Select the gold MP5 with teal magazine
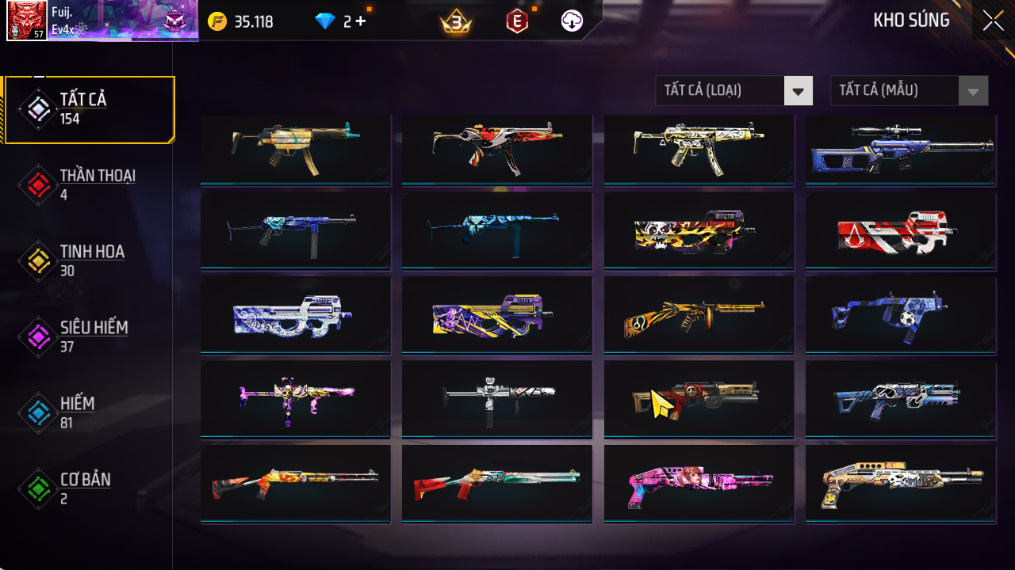The width and height of the screenshot is (1015, 570). (295, 148)
